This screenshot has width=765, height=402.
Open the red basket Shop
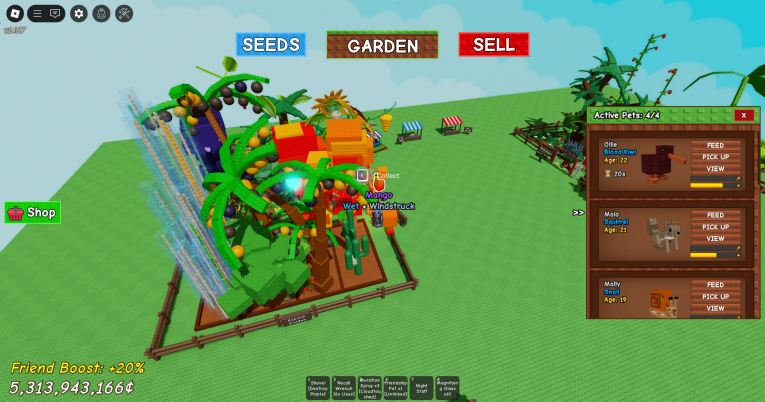click(x=33, y=212)
